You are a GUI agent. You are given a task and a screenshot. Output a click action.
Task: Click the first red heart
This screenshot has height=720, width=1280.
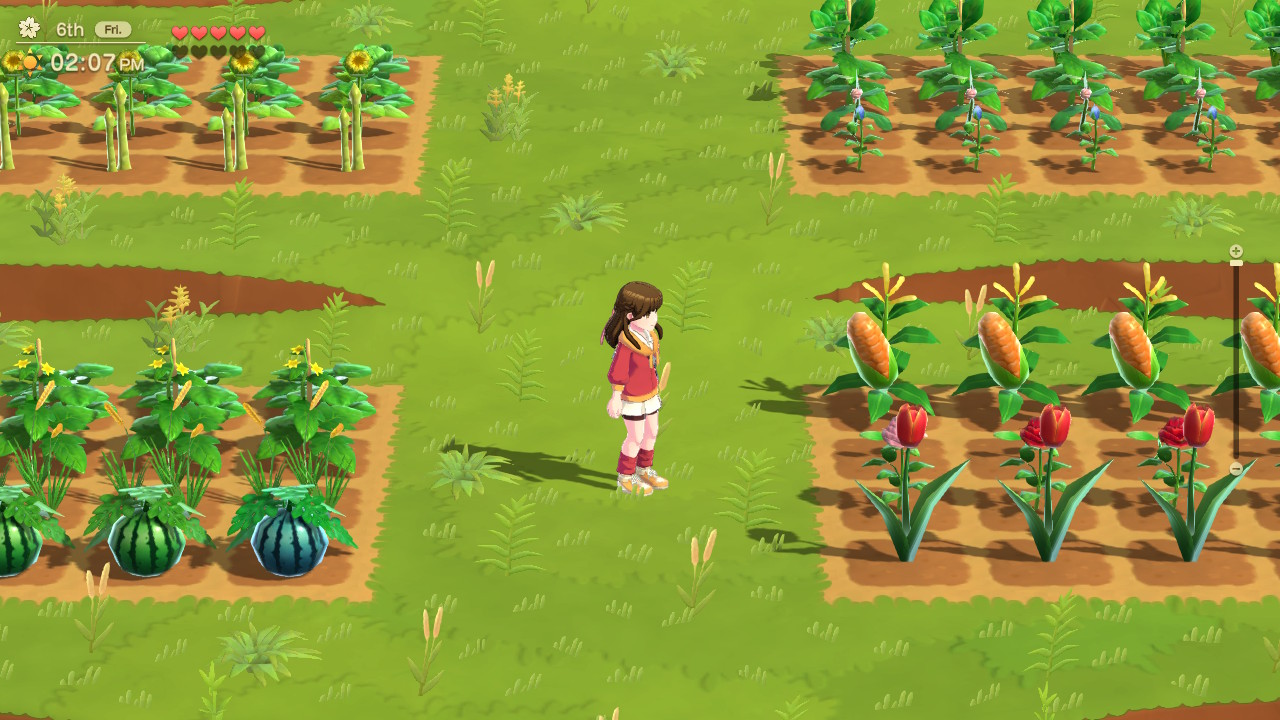179,32
